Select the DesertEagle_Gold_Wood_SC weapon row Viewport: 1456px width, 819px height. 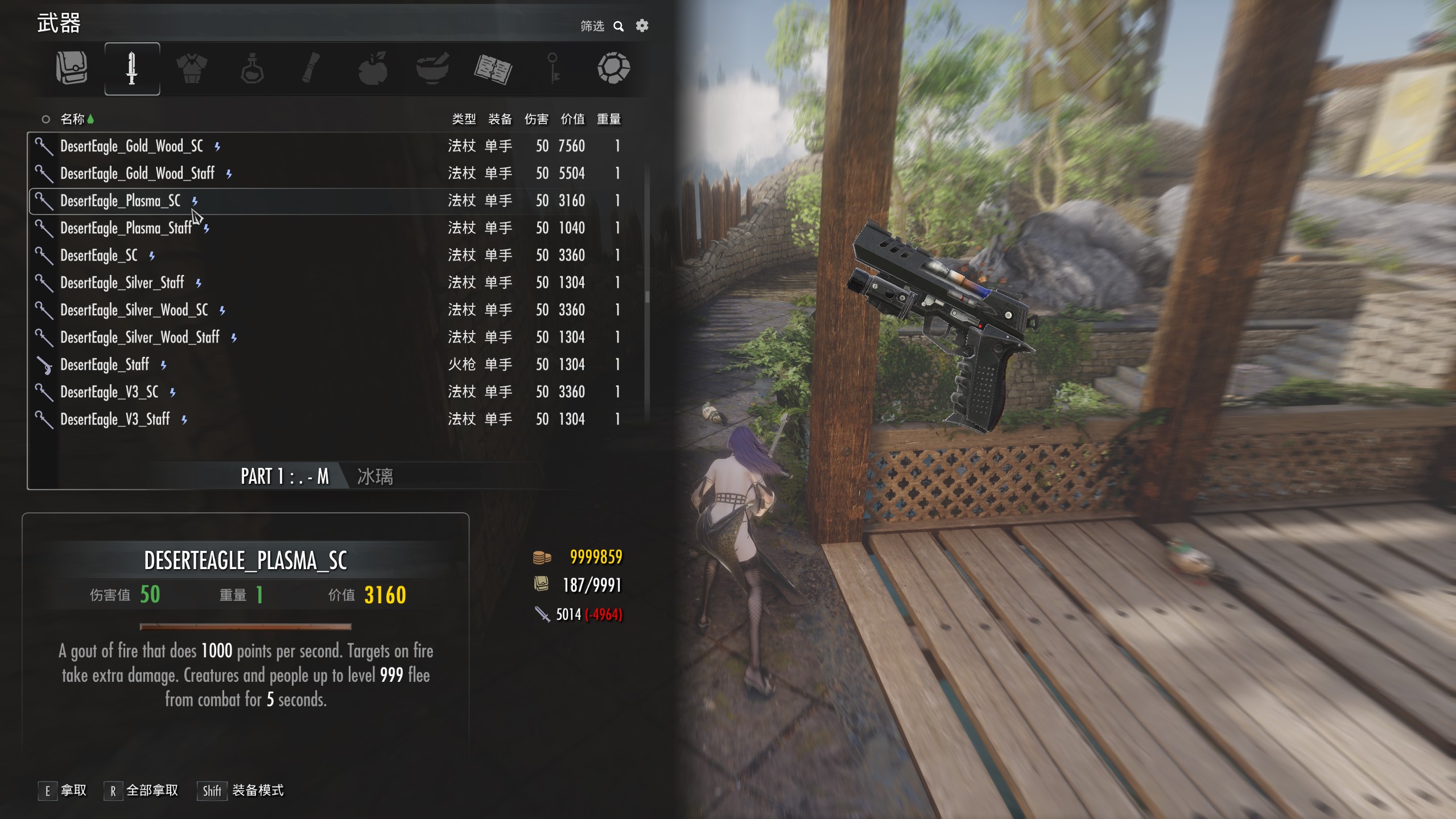(131, 146)
